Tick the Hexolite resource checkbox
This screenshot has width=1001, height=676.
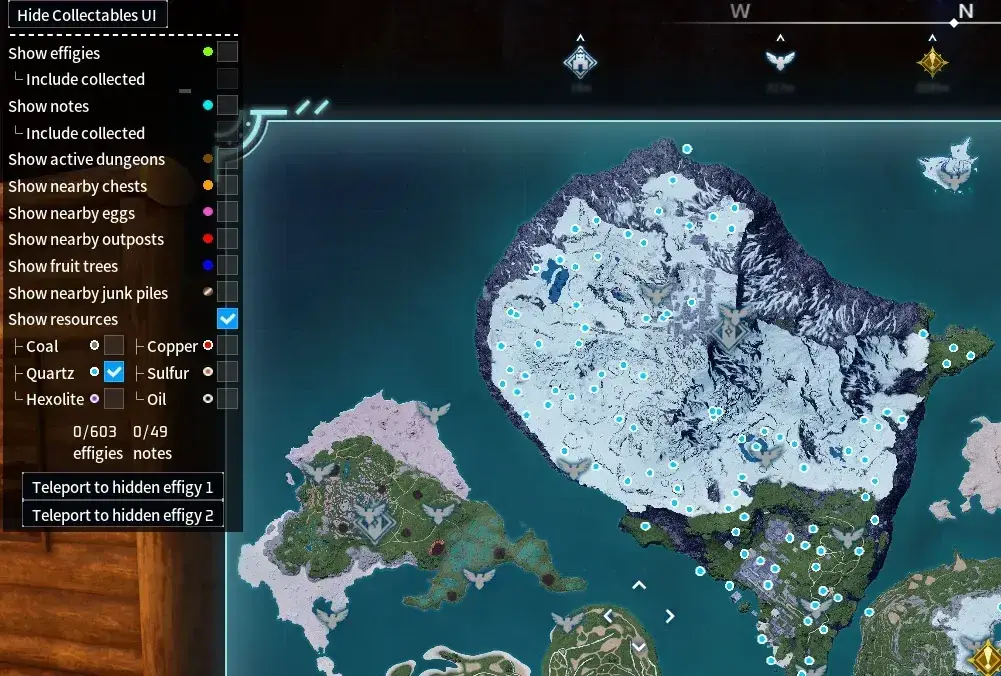point(114,398)
